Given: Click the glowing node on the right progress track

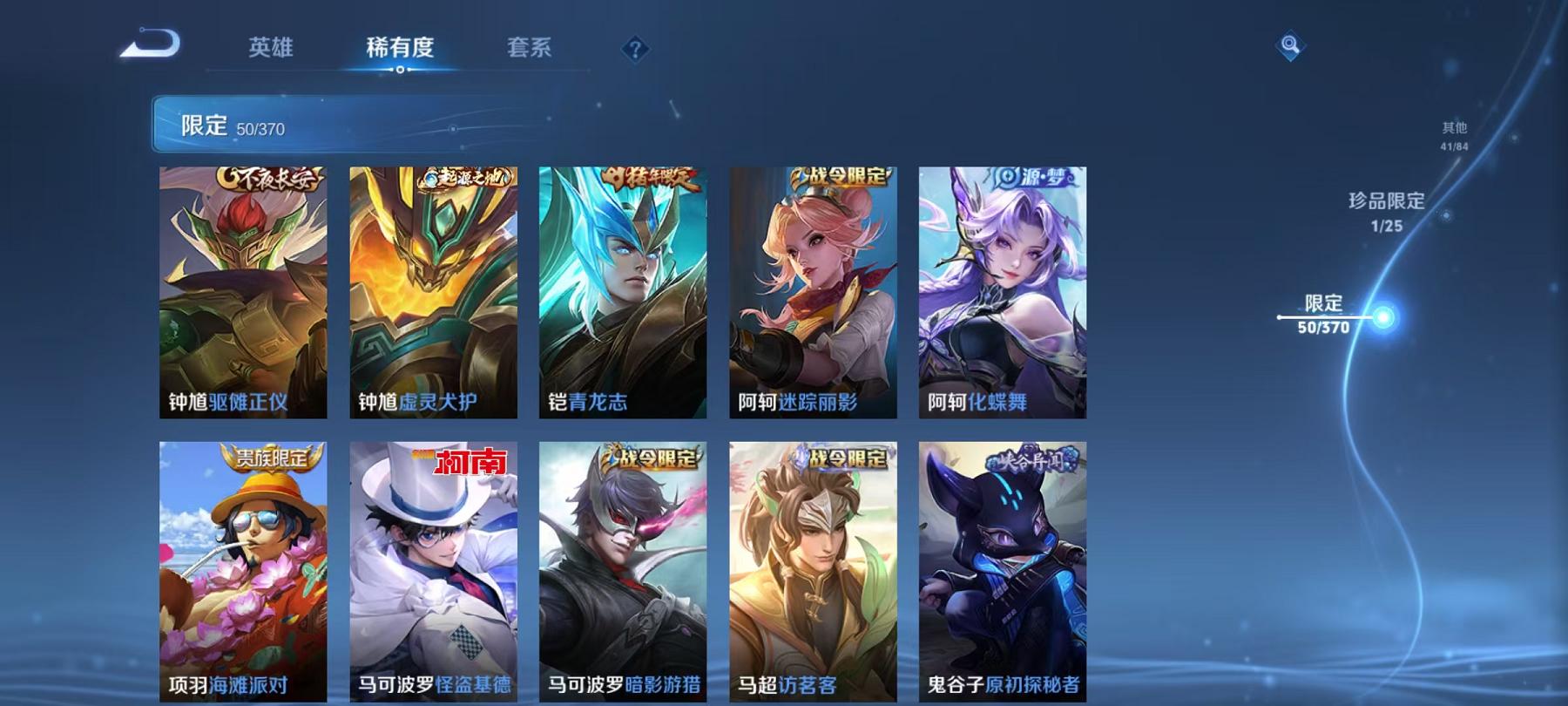Looking at the screenshot, I should tap(1382, 317).
